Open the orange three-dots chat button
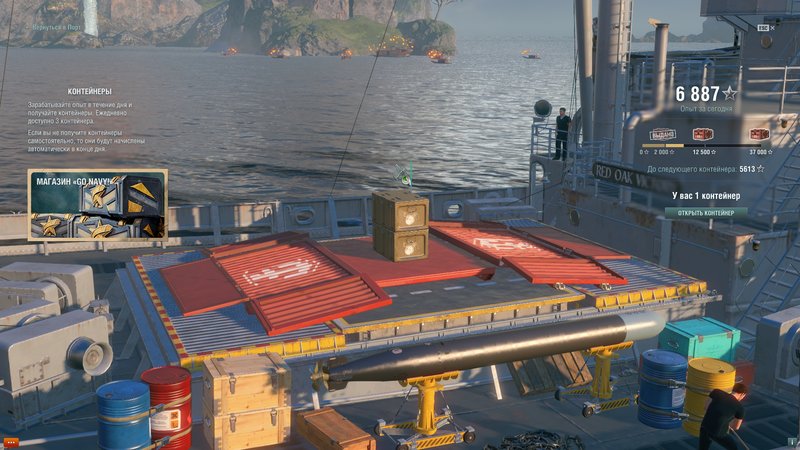Viewport: 800px width, 450px height. 11,441
